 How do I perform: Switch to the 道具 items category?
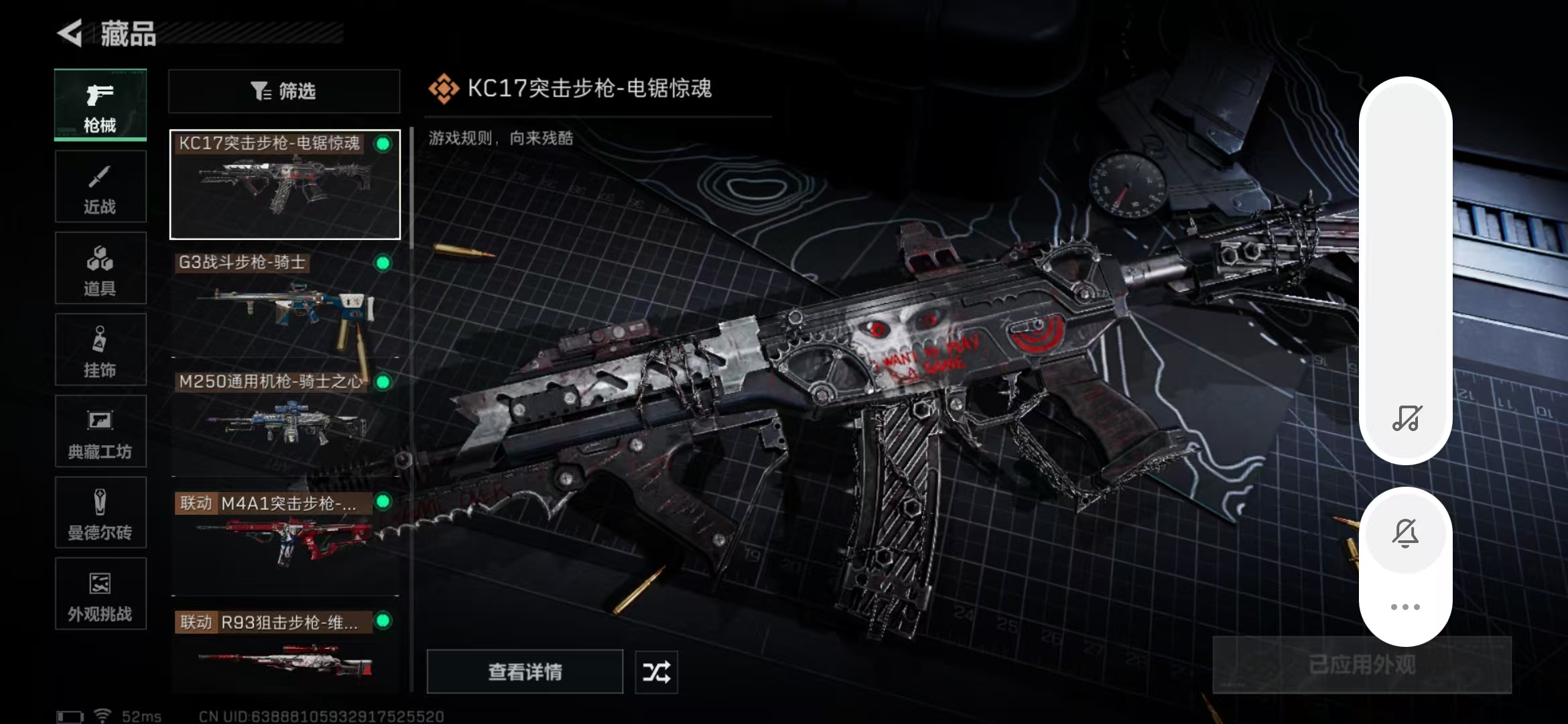[100, 268]
